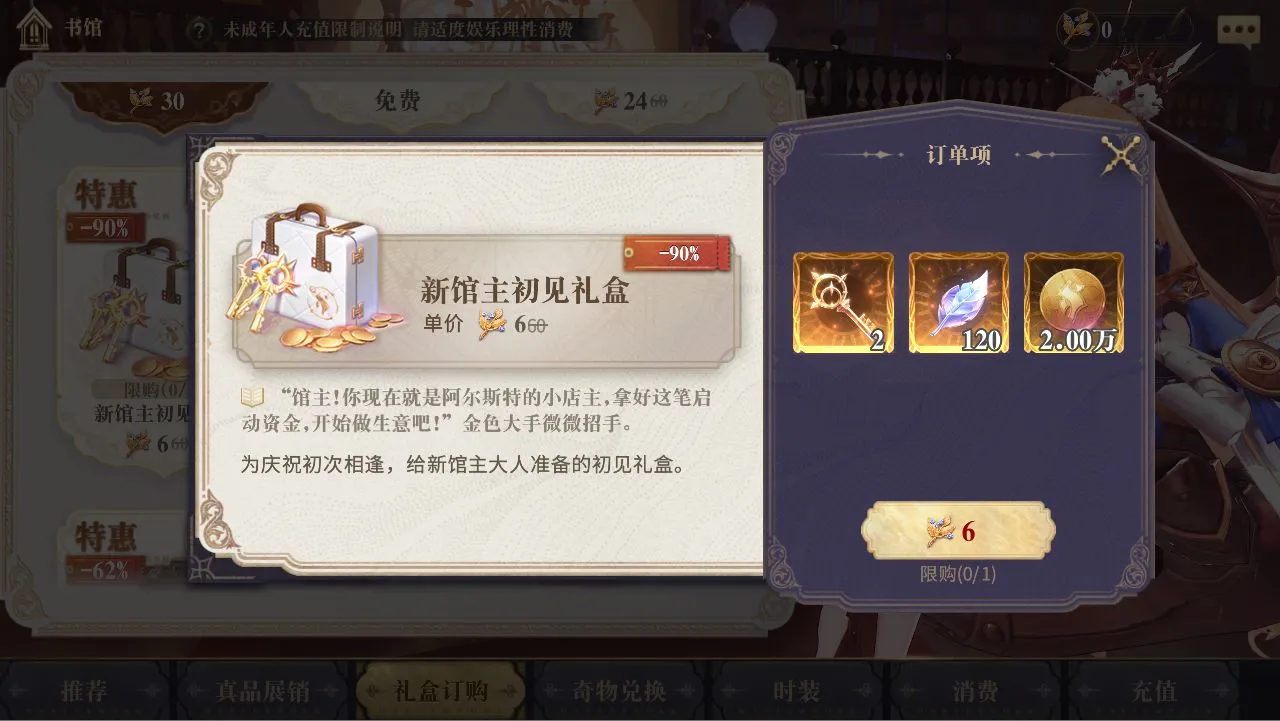Click the red -90% discount tag

tap(678, 254)
